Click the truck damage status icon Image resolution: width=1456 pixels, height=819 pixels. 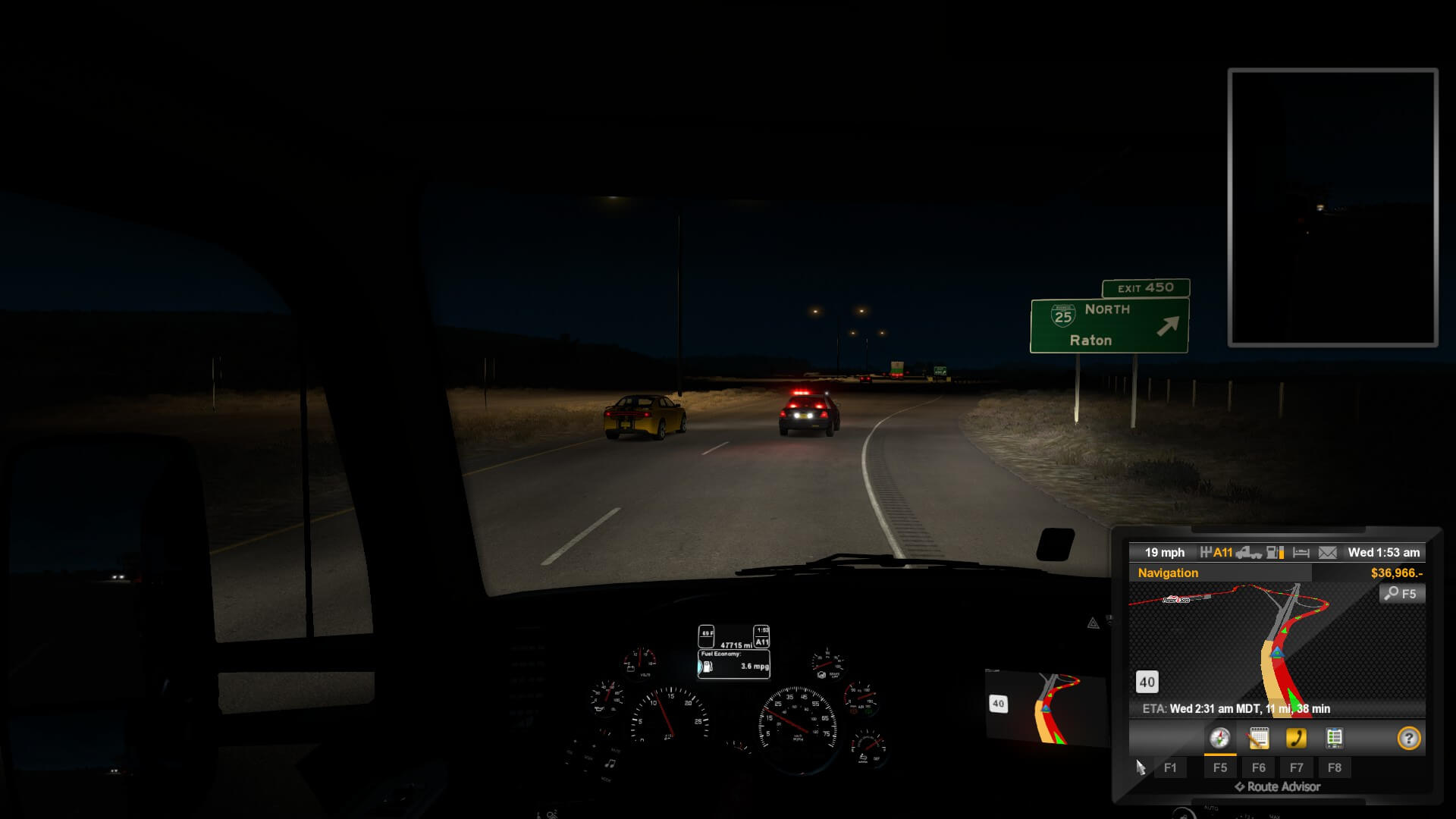click(1248, 553)
